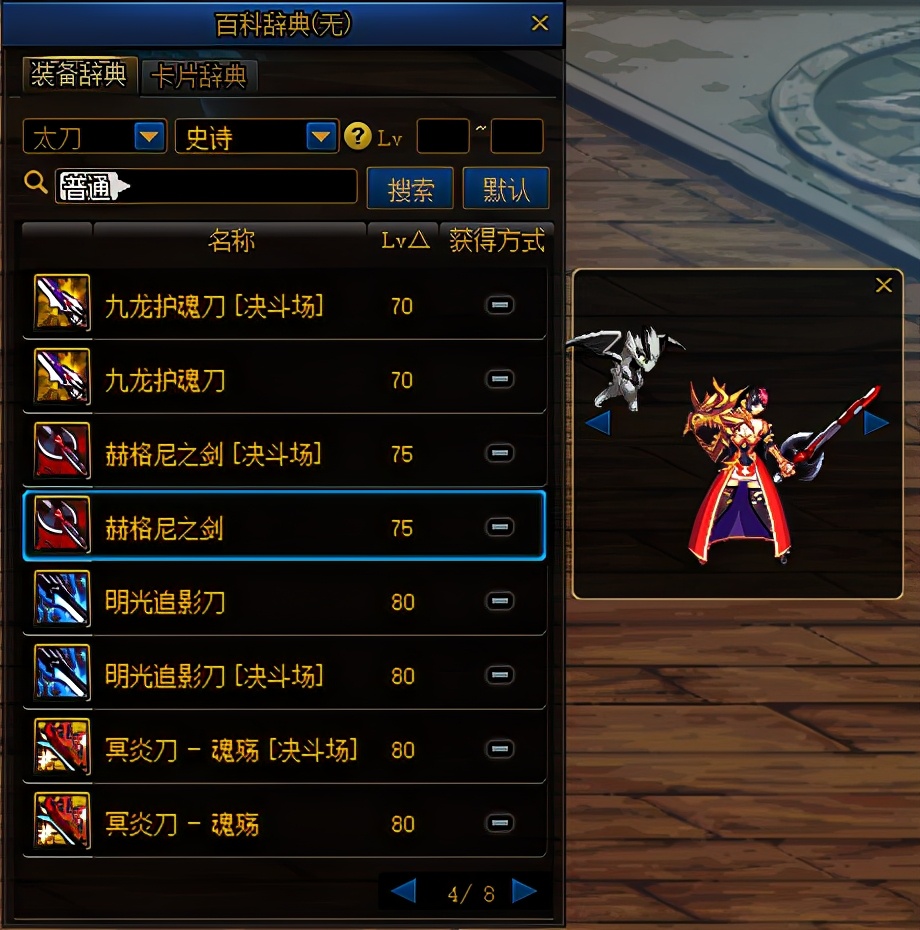Switch to the 卡片辞典 tab
This screenshot has width=920, height=930.
coord(201,76)
